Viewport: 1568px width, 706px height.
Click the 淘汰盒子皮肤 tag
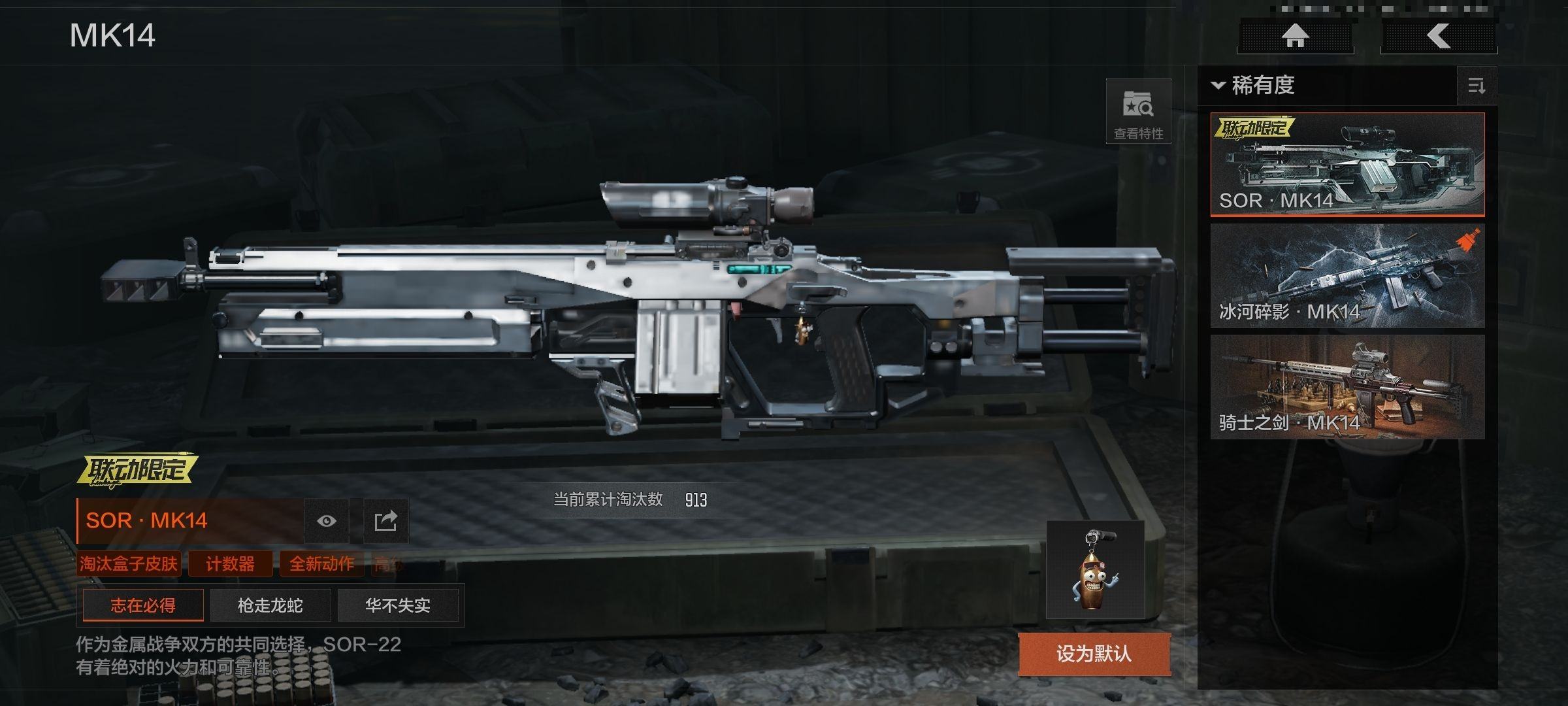coord(129,563)
